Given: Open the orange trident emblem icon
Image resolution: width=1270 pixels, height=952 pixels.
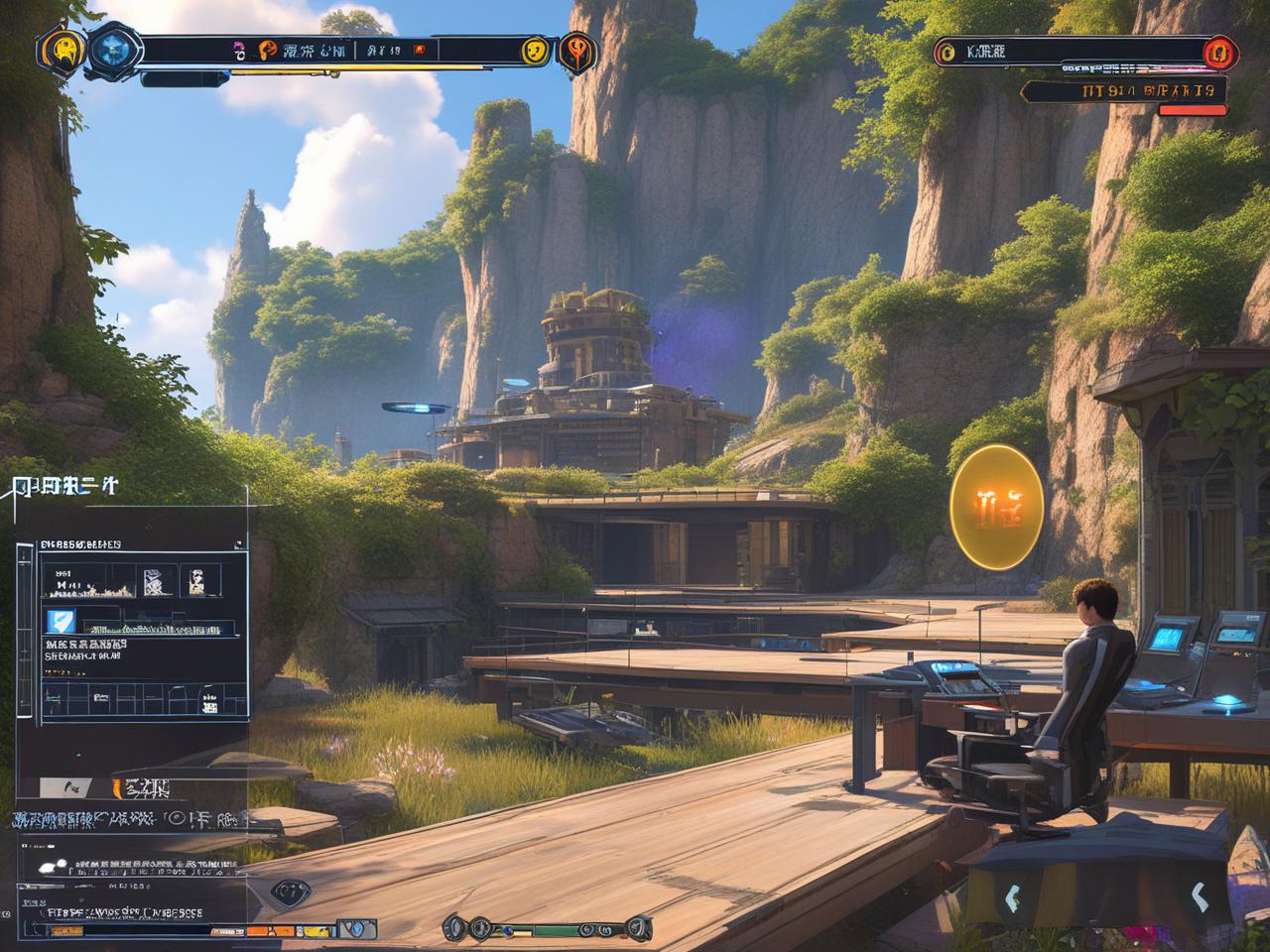Looking at the screenshot, I should pyautogui.click(x=576, y=51).
